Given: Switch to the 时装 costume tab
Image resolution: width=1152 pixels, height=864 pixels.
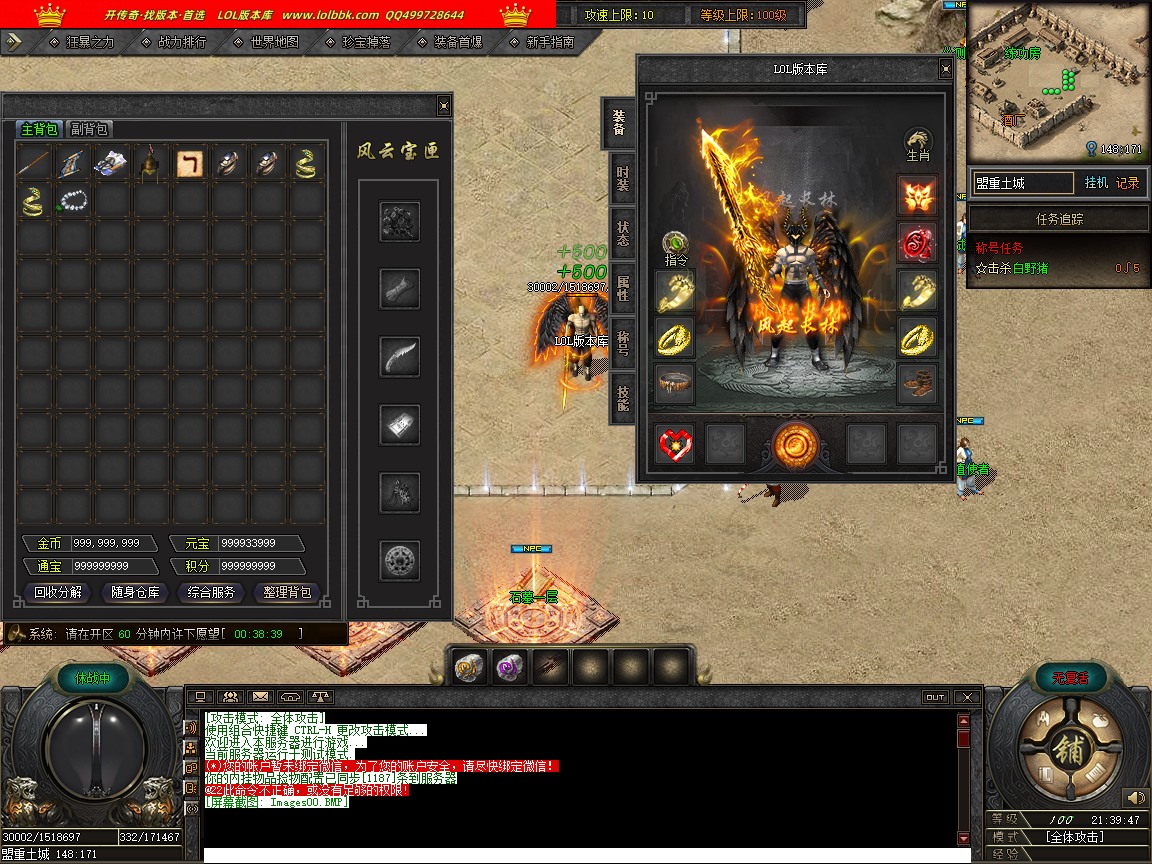Looking at the screenshot, I should pyautogui.click(x=622, y=180).
